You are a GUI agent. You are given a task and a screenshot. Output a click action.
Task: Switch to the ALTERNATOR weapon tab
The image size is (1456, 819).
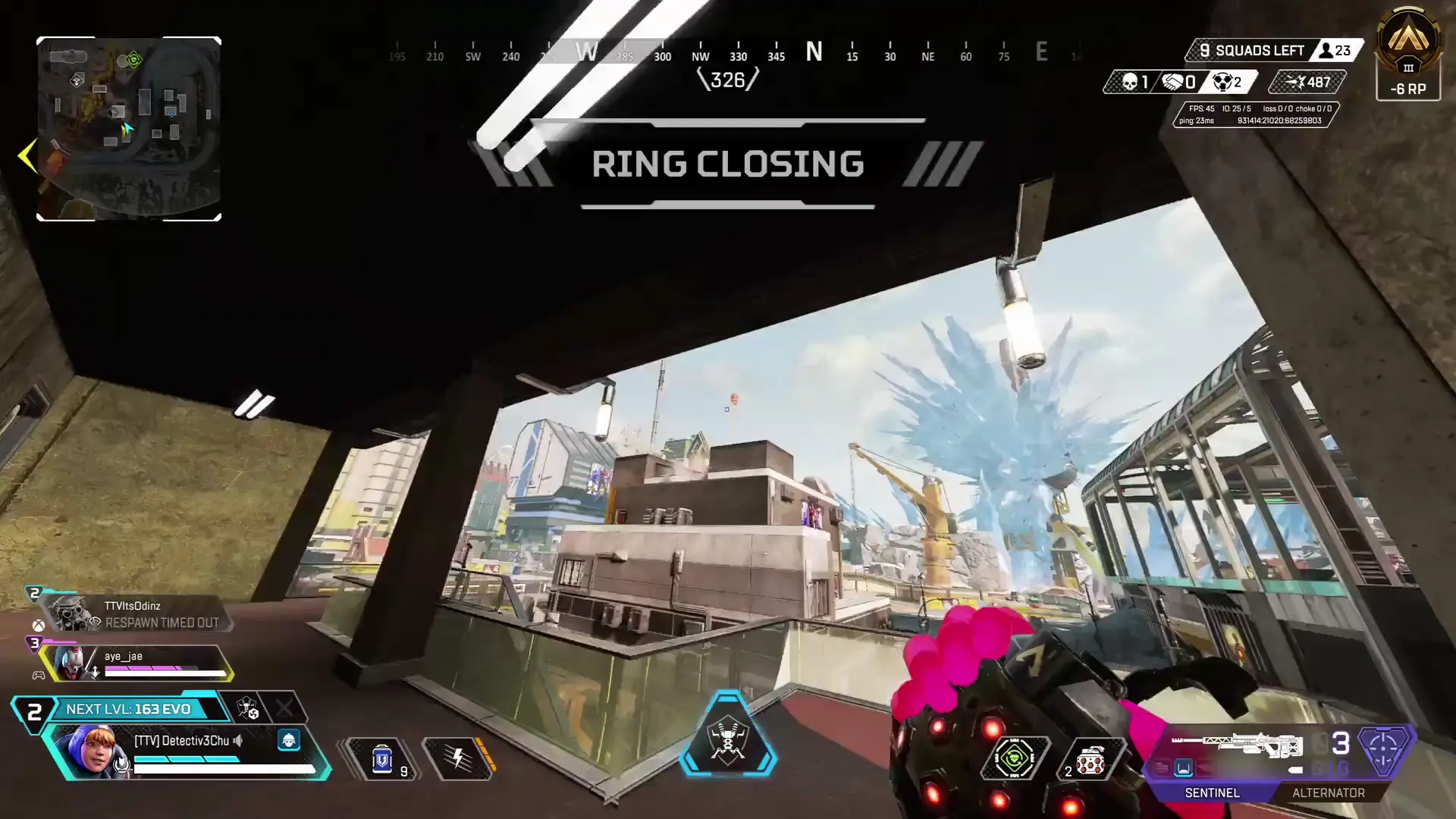click(x=1329, y=793)
